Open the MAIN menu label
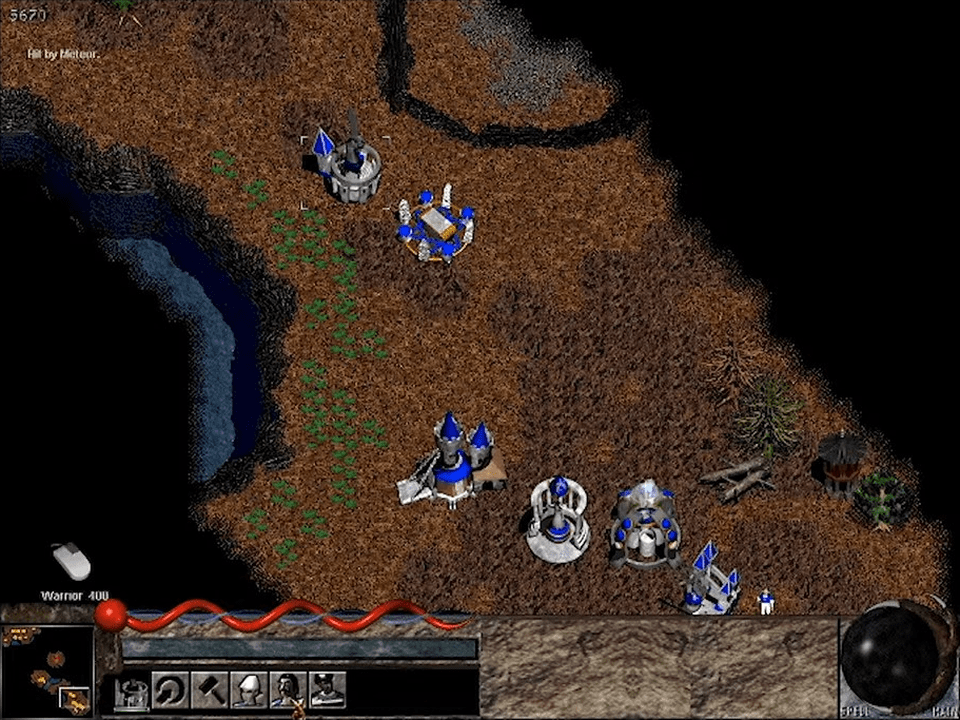The width and height of the screenshot is (960, 720). coord(942,712)
